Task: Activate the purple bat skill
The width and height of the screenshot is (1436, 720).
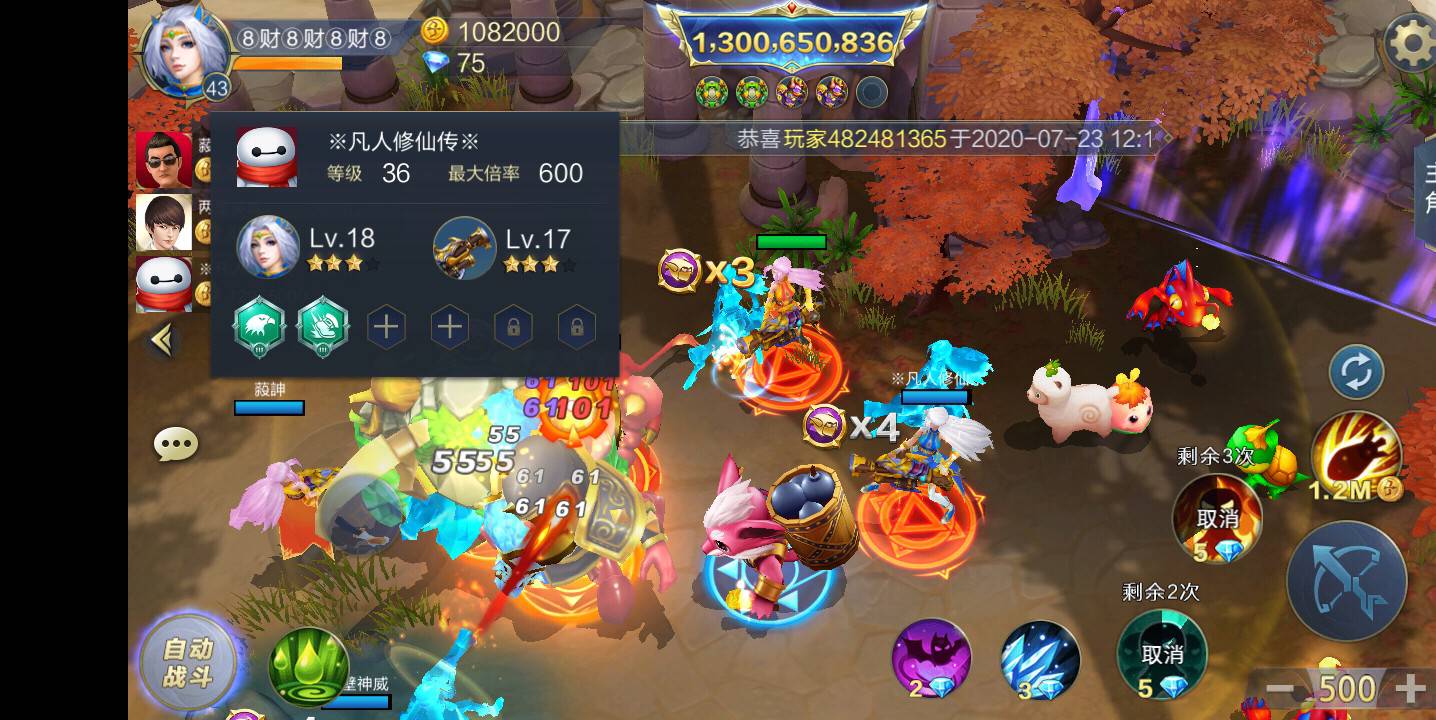Action: (934, 661)
